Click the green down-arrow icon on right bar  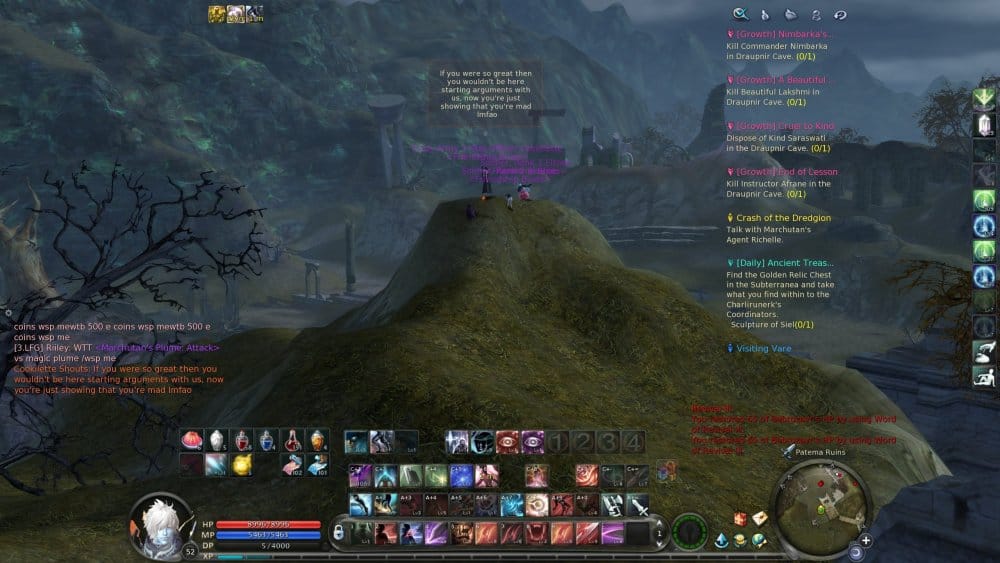tap(984, 98)
